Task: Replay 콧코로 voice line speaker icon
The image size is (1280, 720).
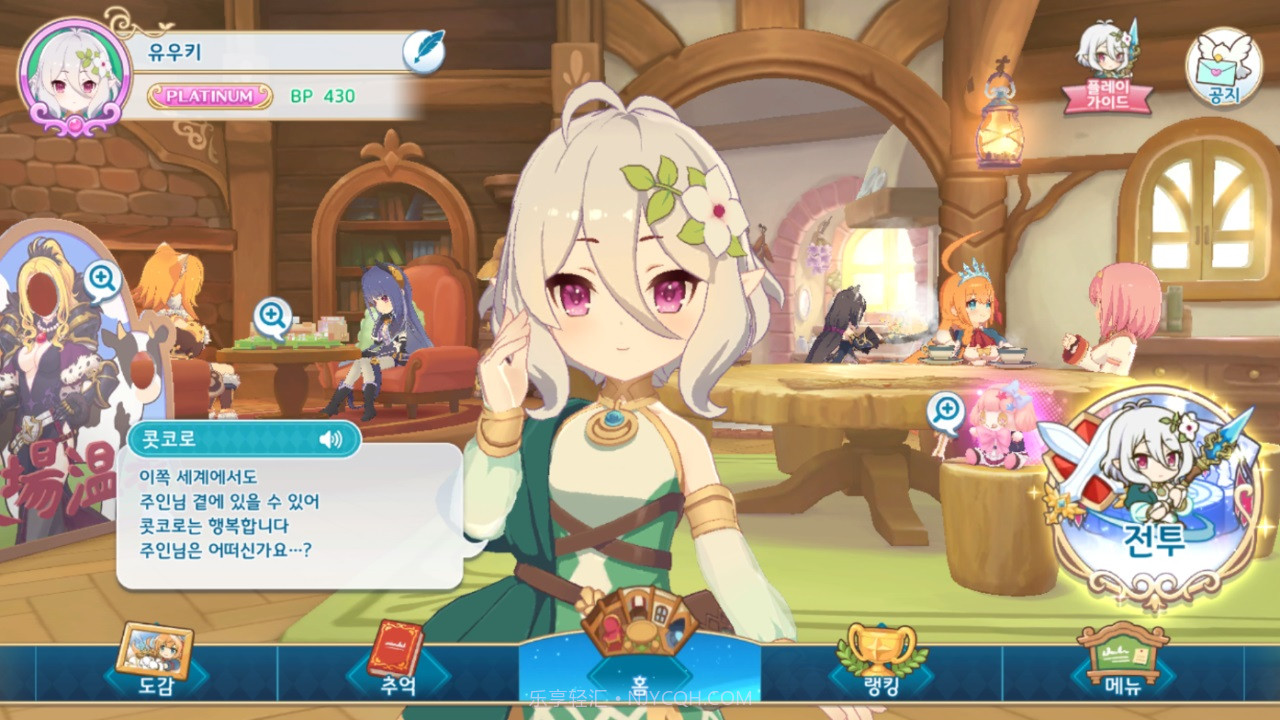Action: [330, 439]
